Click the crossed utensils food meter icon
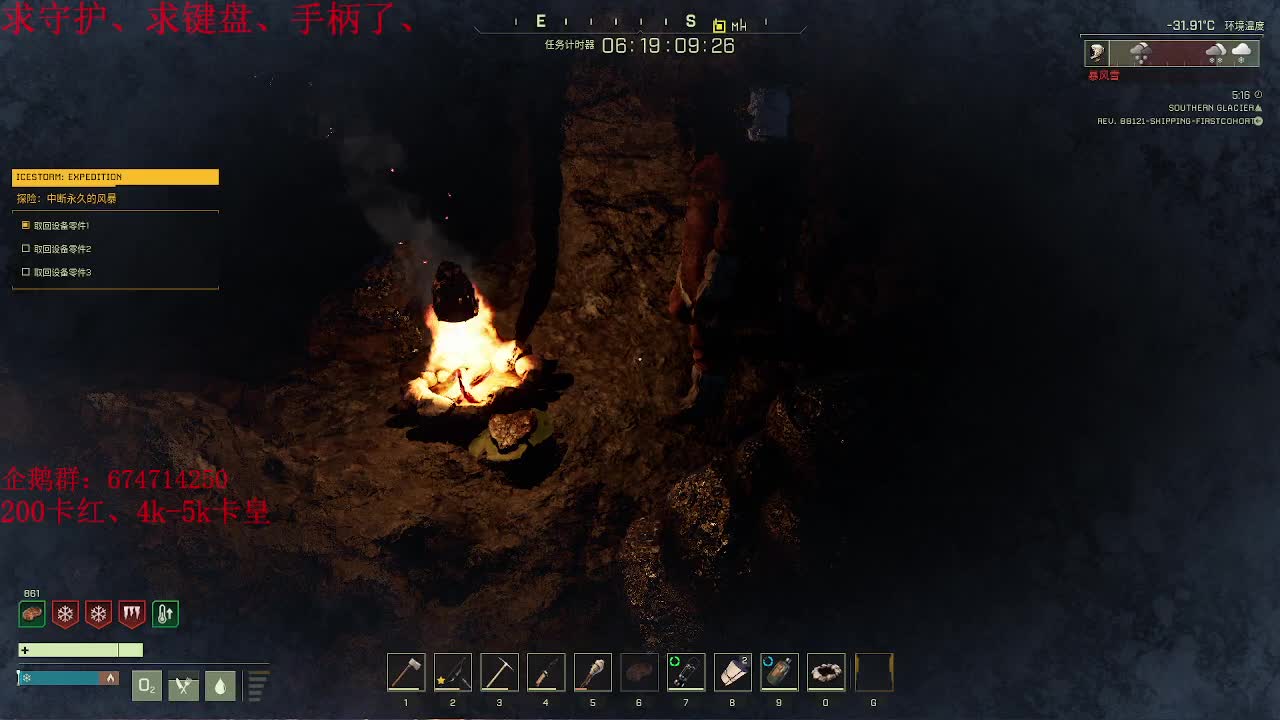This screenshot has height=720, width=1280. [183, 686]
